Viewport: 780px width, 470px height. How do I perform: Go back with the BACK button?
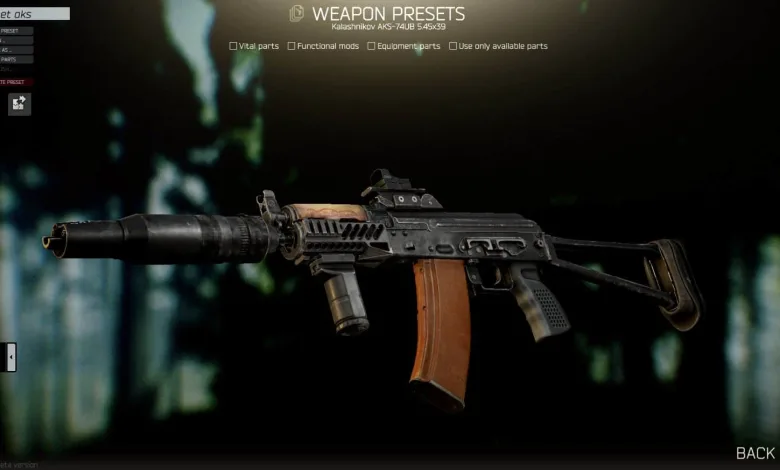pos(755,453)
